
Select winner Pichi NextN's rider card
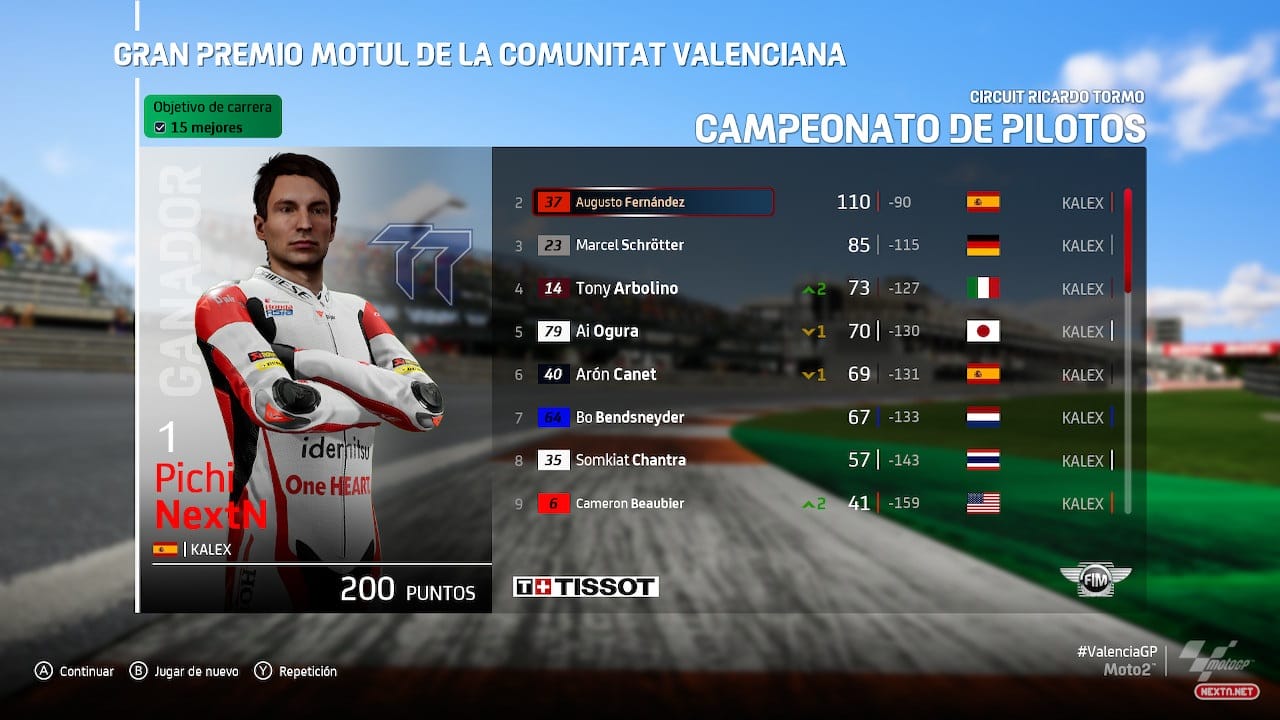315,380
